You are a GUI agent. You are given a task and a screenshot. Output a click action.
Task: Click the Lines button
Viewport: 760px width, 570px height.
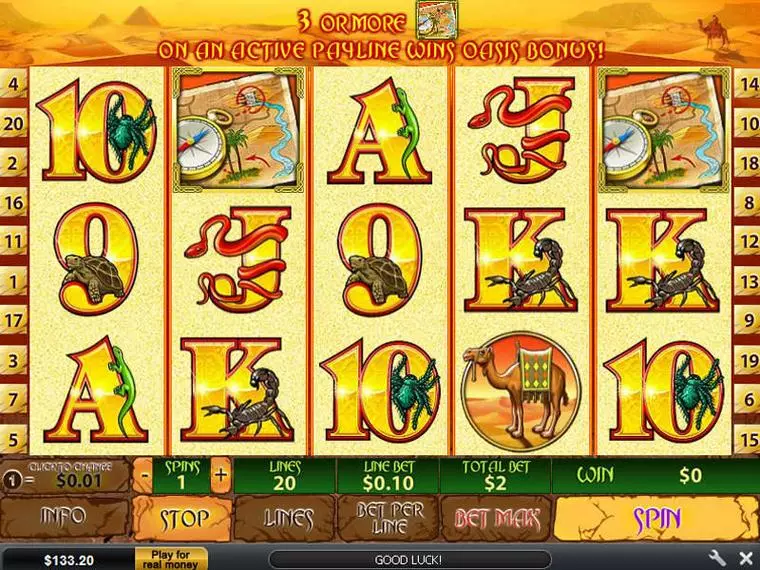tap(287, 519)
